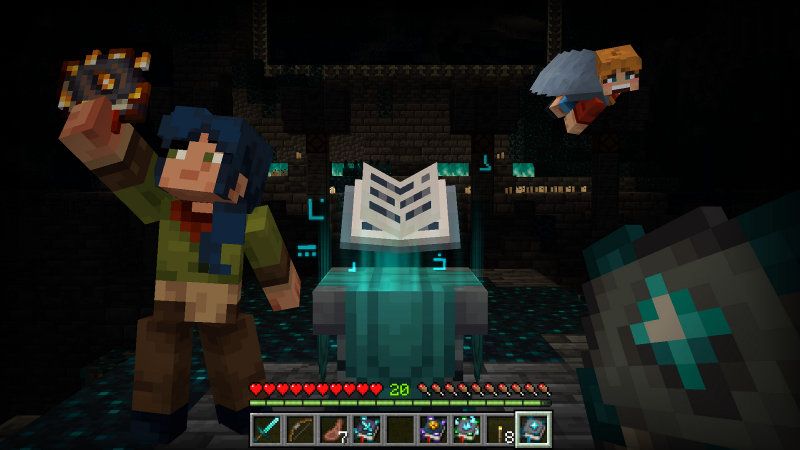
Task: Select the cooked meat stack of 7
Action: [x=333, y=430]
